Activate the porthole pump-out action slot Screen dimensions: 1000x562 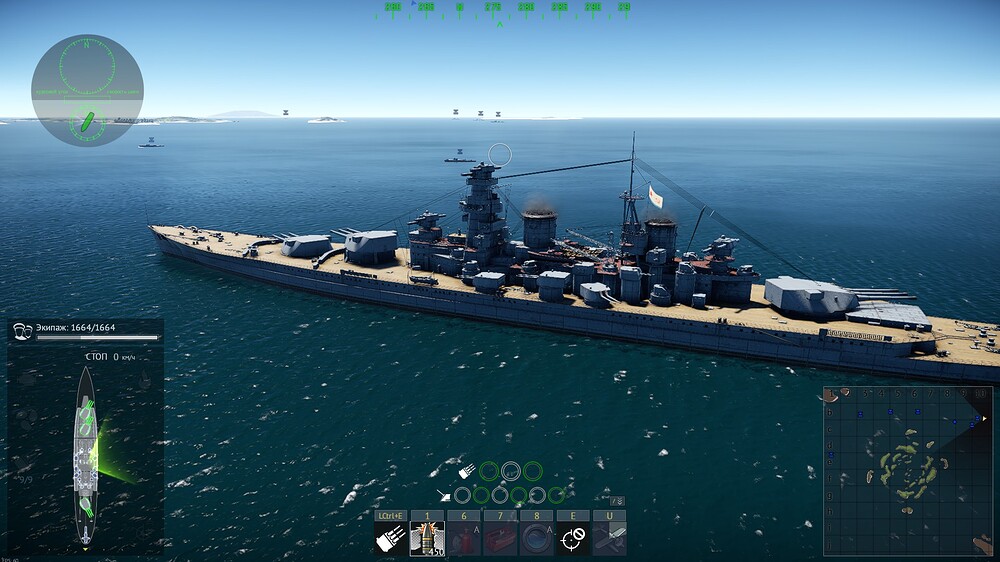click(536, 538)
